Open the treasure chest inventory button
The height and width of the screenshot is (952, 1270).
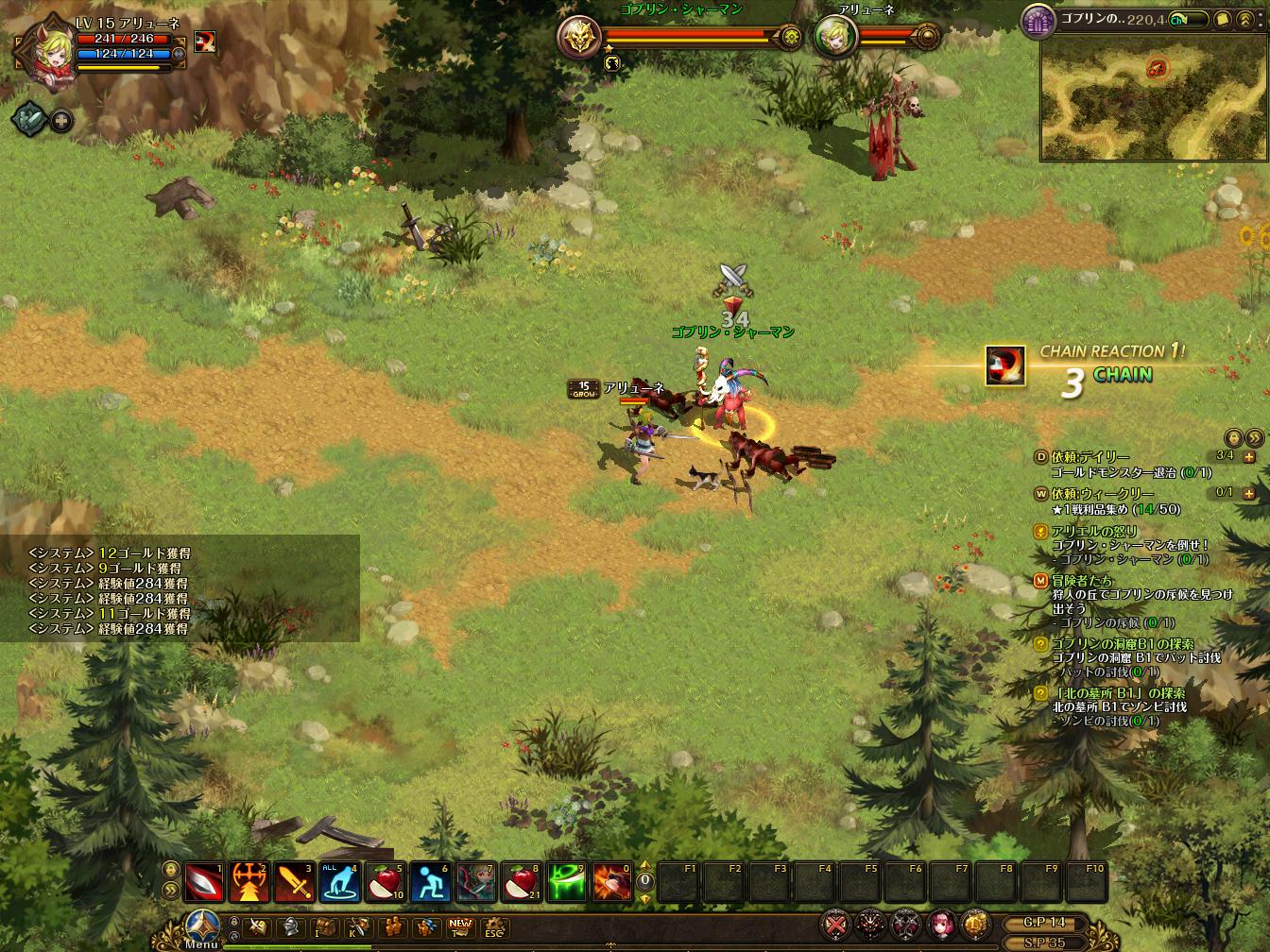pyautogui.click(x=325, y=927)
